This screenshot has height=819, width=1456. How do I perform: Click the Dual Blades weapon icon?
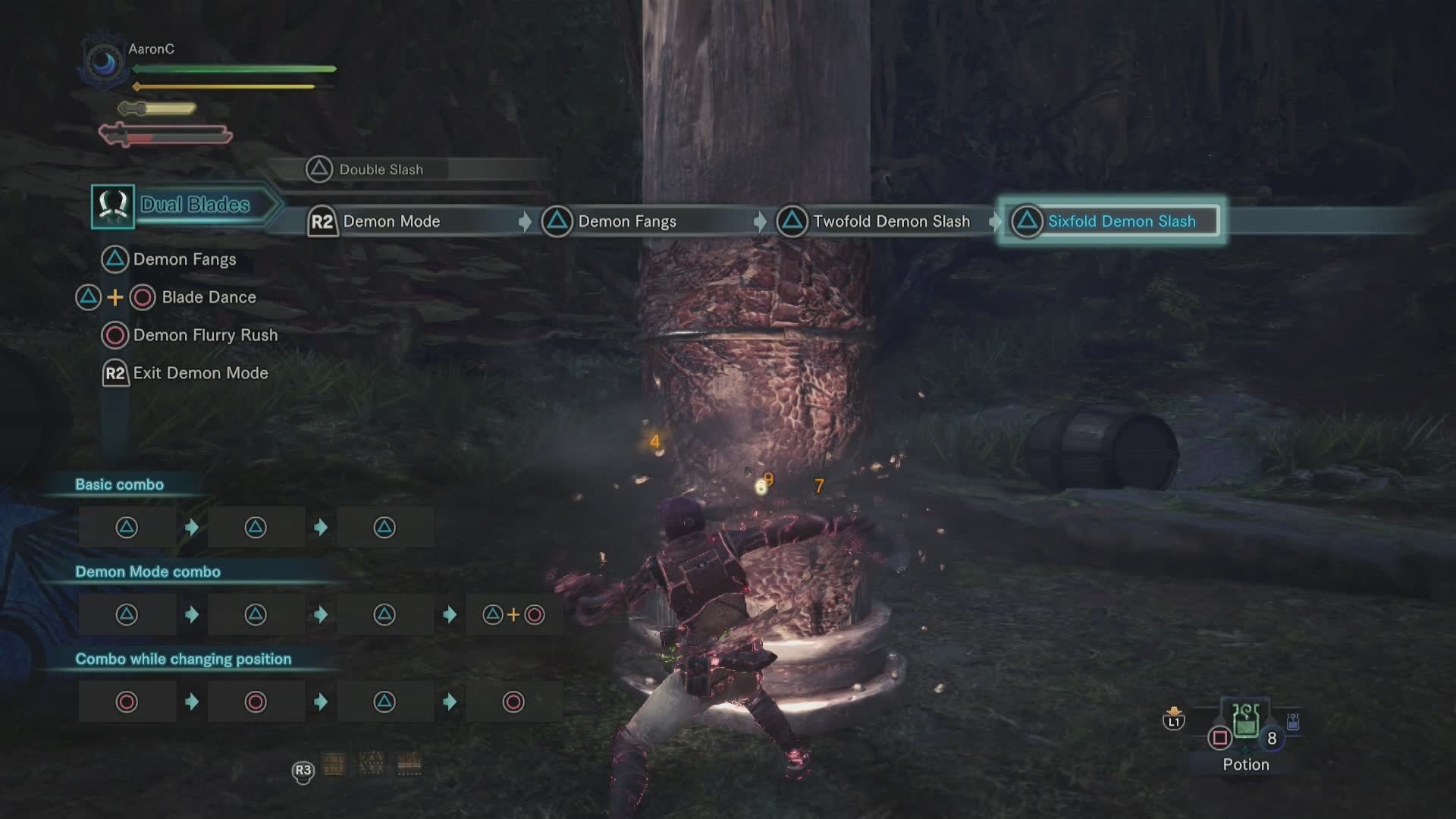[113, 206]
